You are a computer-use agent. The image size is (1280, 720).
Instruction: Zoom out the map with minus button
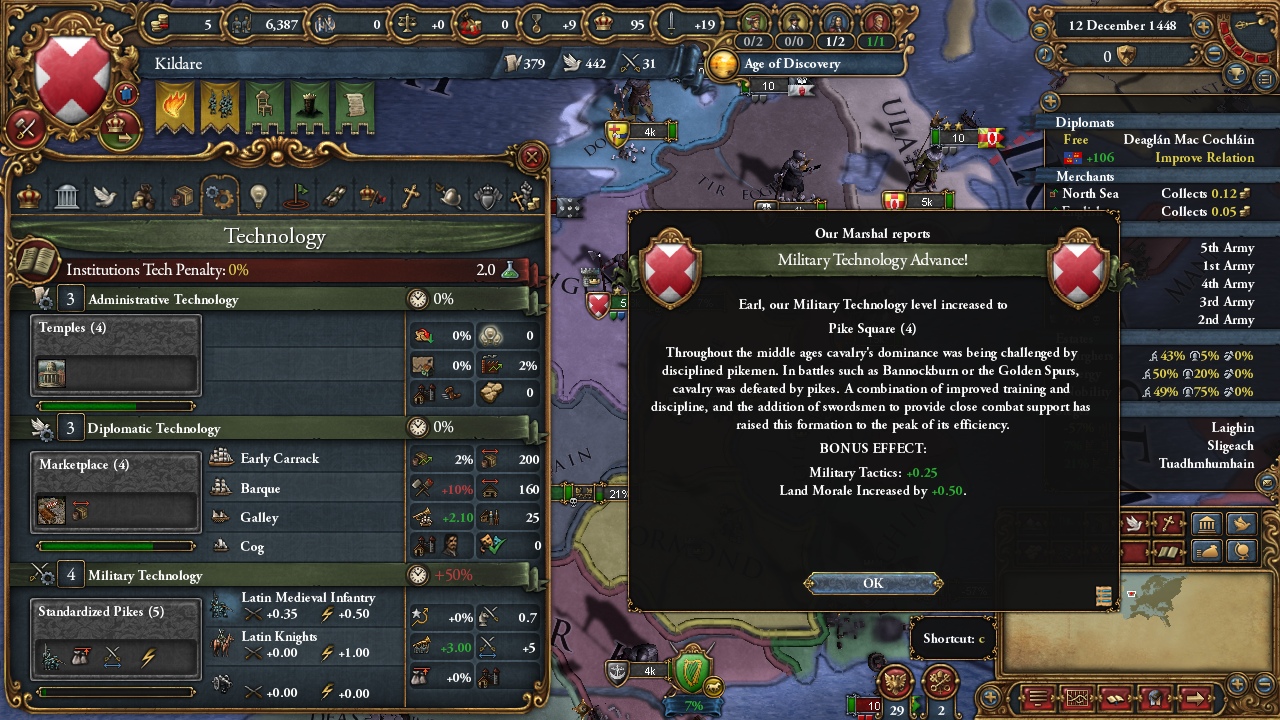coord(1263,683)
